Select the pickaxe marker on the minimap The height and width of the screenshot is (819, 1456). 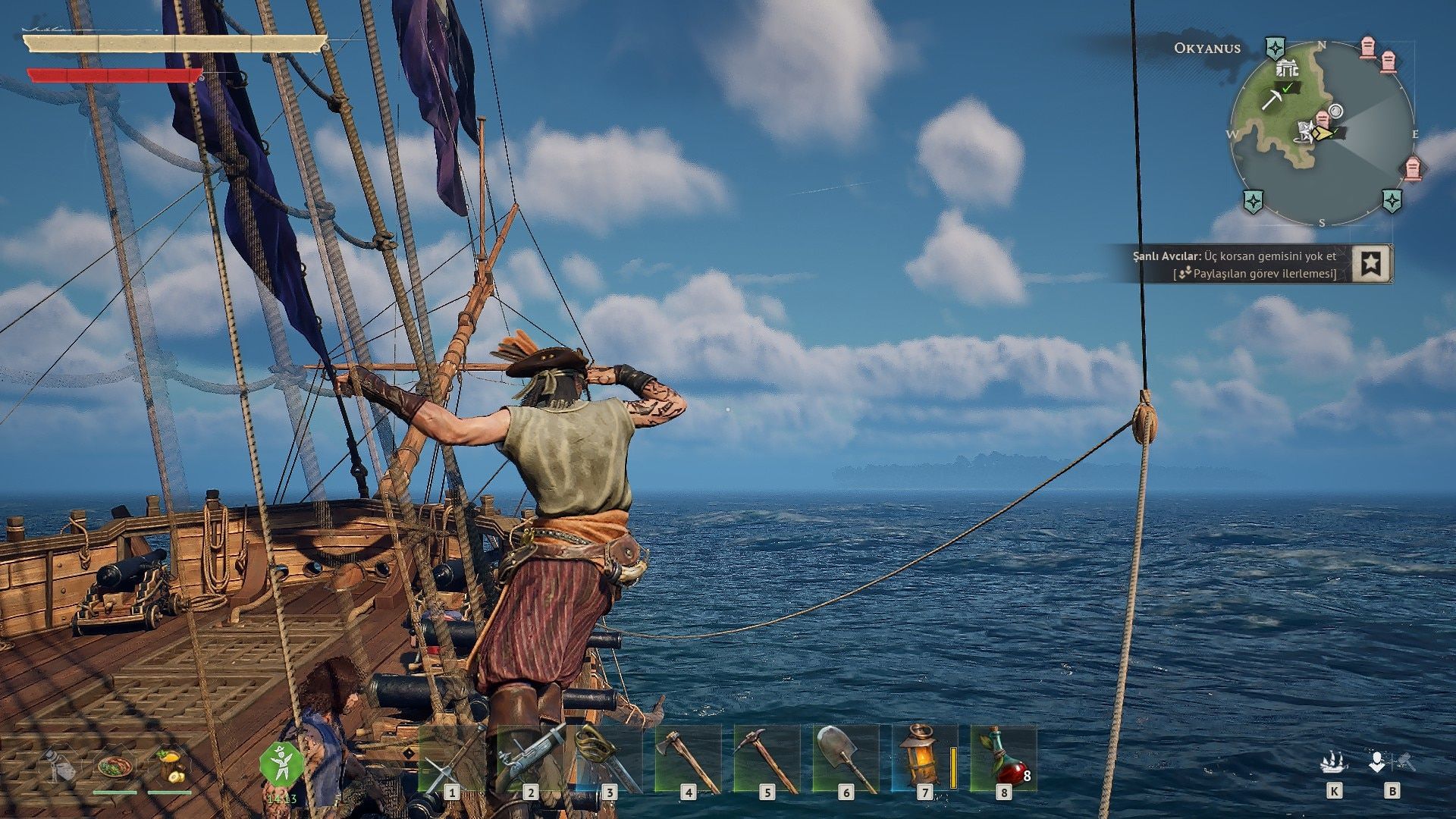coord(1272,99)
